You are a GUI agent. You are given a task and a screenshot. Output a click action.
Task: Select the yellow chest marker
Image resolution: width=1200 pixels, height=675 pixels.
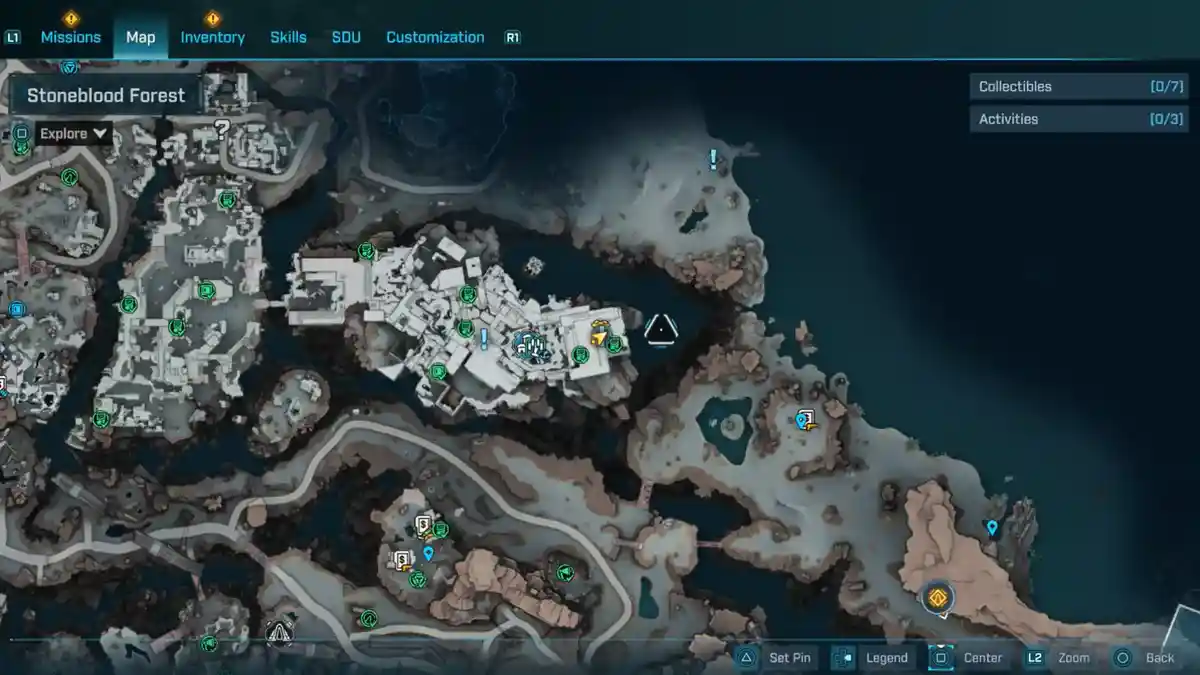pyautogui.click(x=600, y=334)
